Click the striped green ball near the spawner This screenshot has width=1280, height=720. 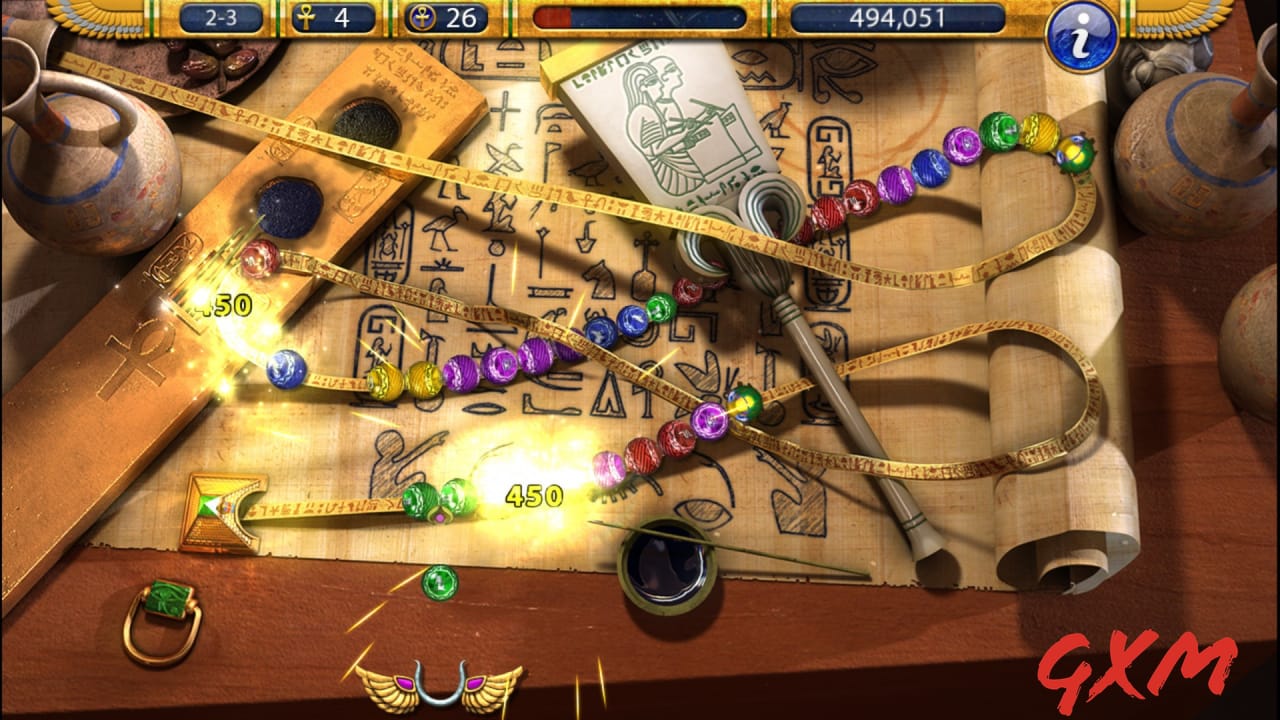pos(421,500)
